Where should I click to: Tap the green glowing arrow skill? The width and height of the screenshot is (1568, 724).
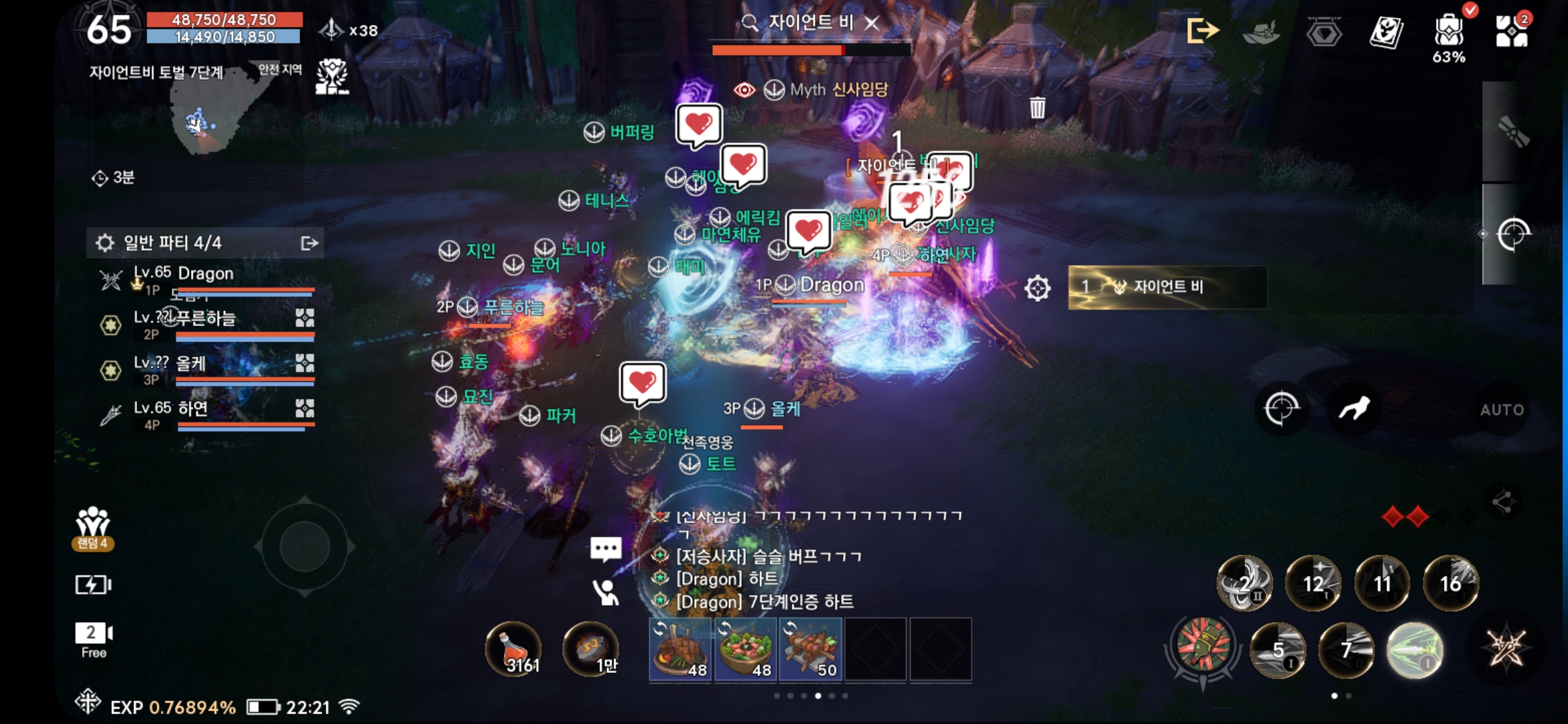[x=1414, y=650]
